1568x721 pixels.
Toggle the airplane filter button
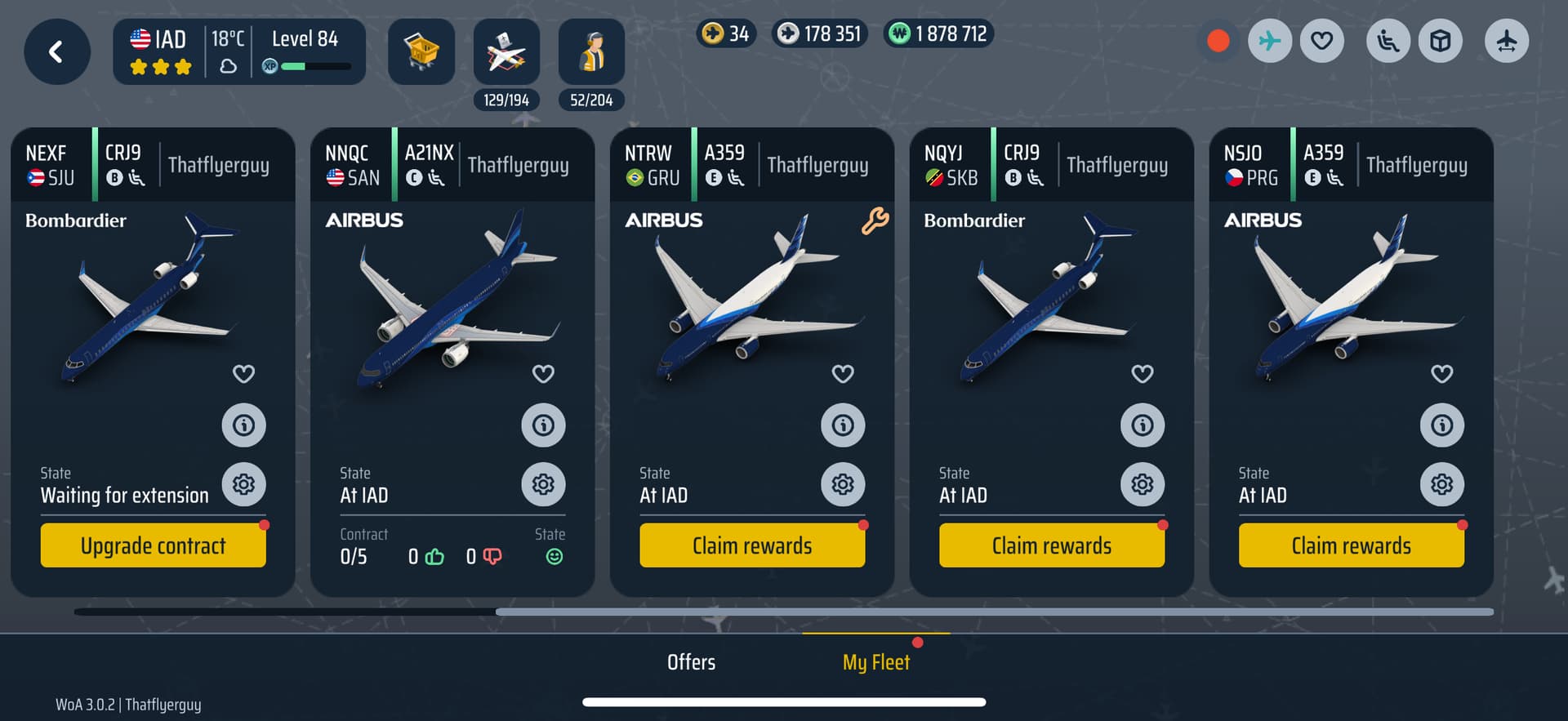[x=1270, y=41]
